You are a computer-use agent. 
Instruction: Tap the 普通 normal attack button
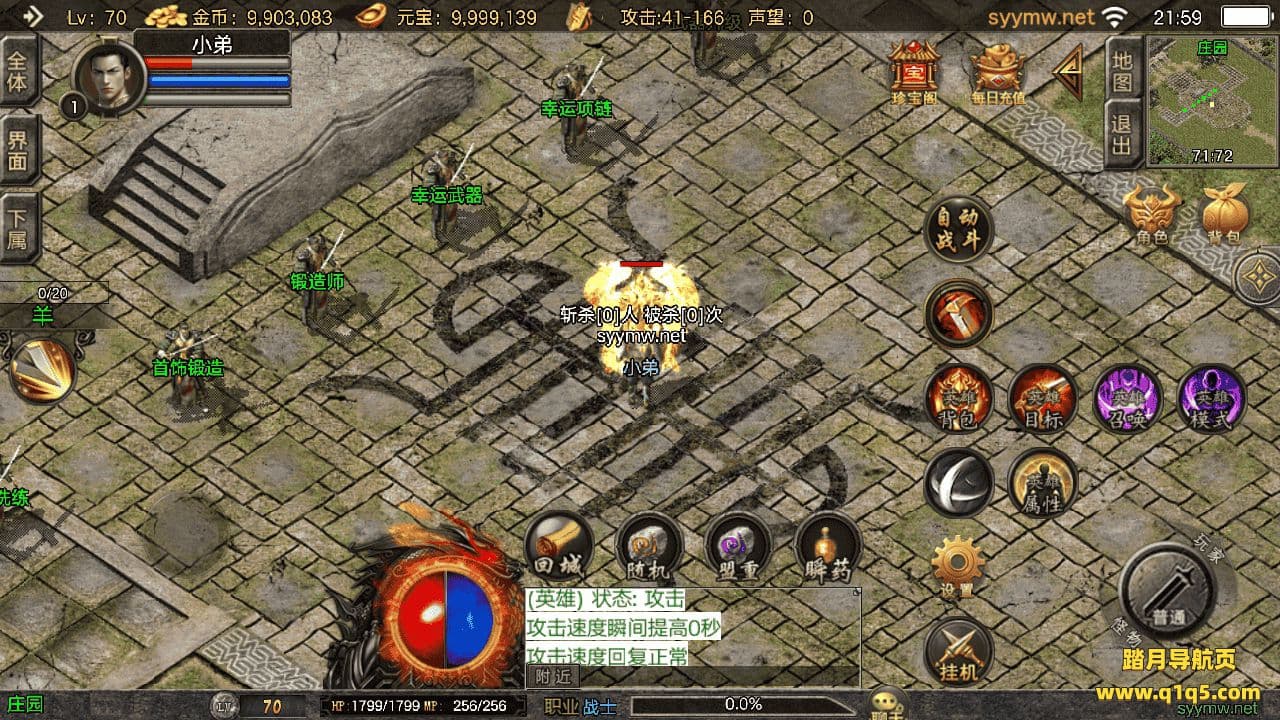1166,592
